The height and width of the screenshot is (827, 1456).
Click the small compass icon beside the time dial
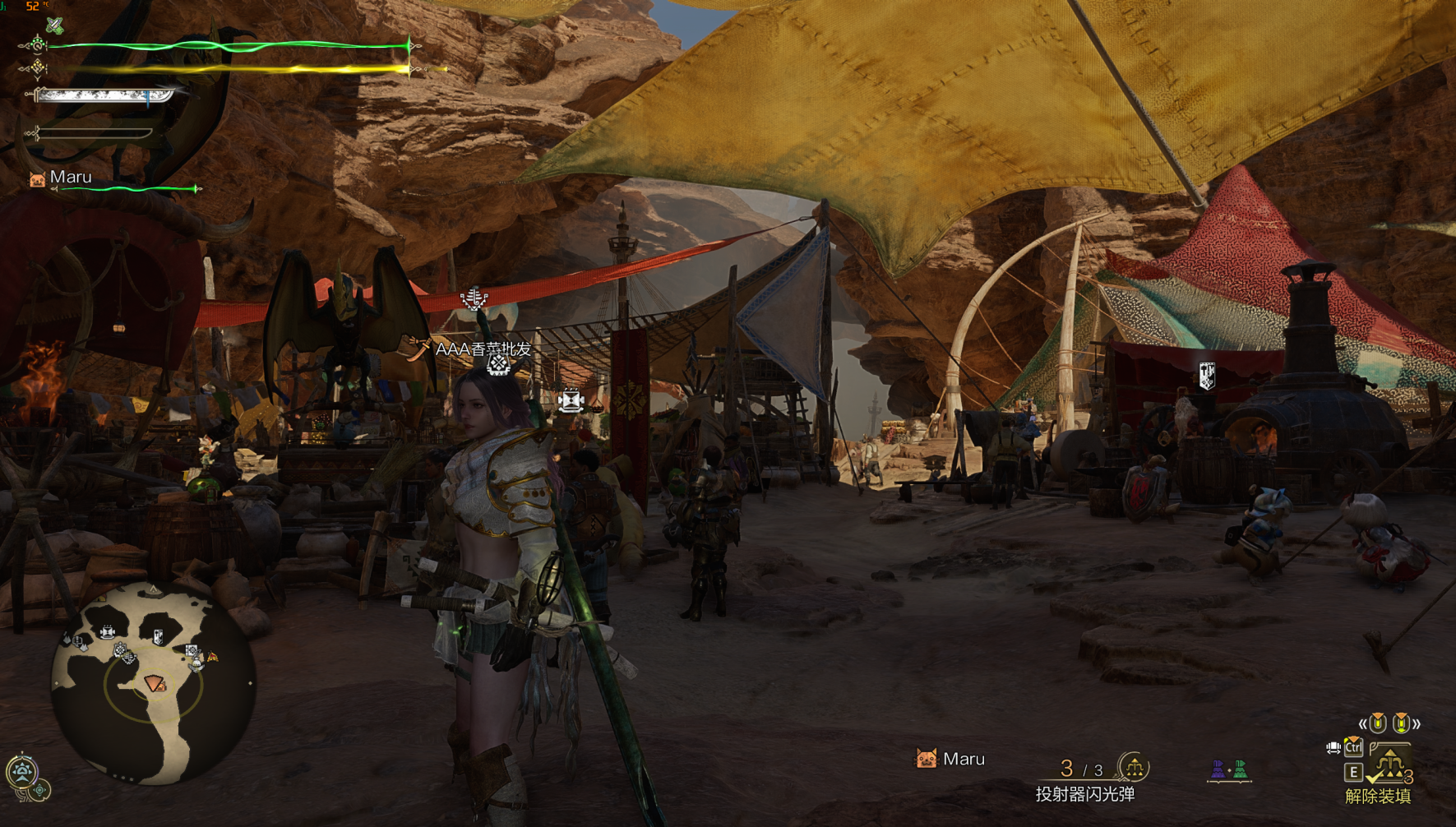pyautogui.click(x=40, y=791)
